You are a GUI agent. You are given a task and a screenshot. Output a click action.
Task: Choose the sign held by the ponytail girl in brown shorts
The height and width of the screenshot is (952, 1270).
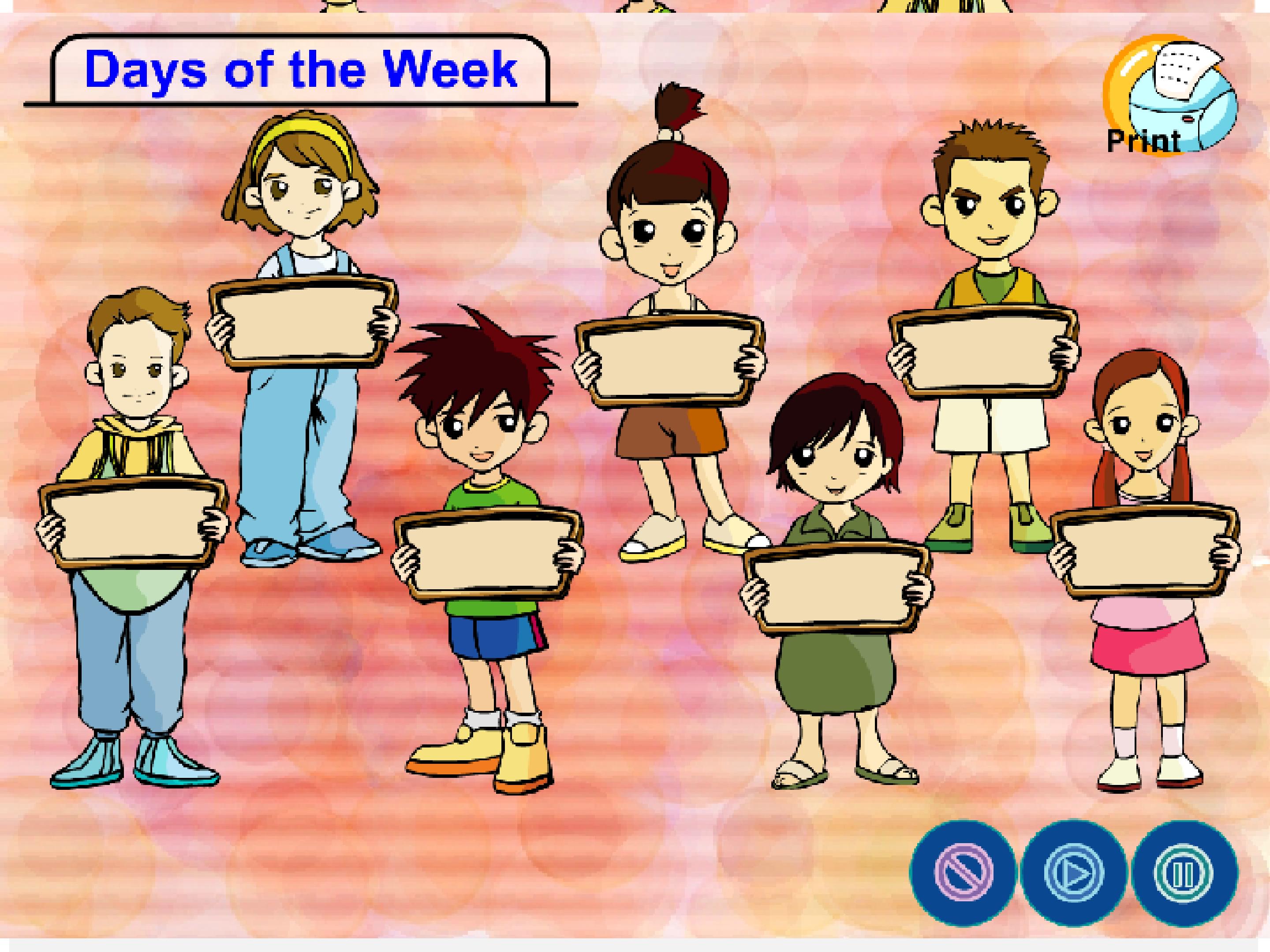tap(669, 361)
